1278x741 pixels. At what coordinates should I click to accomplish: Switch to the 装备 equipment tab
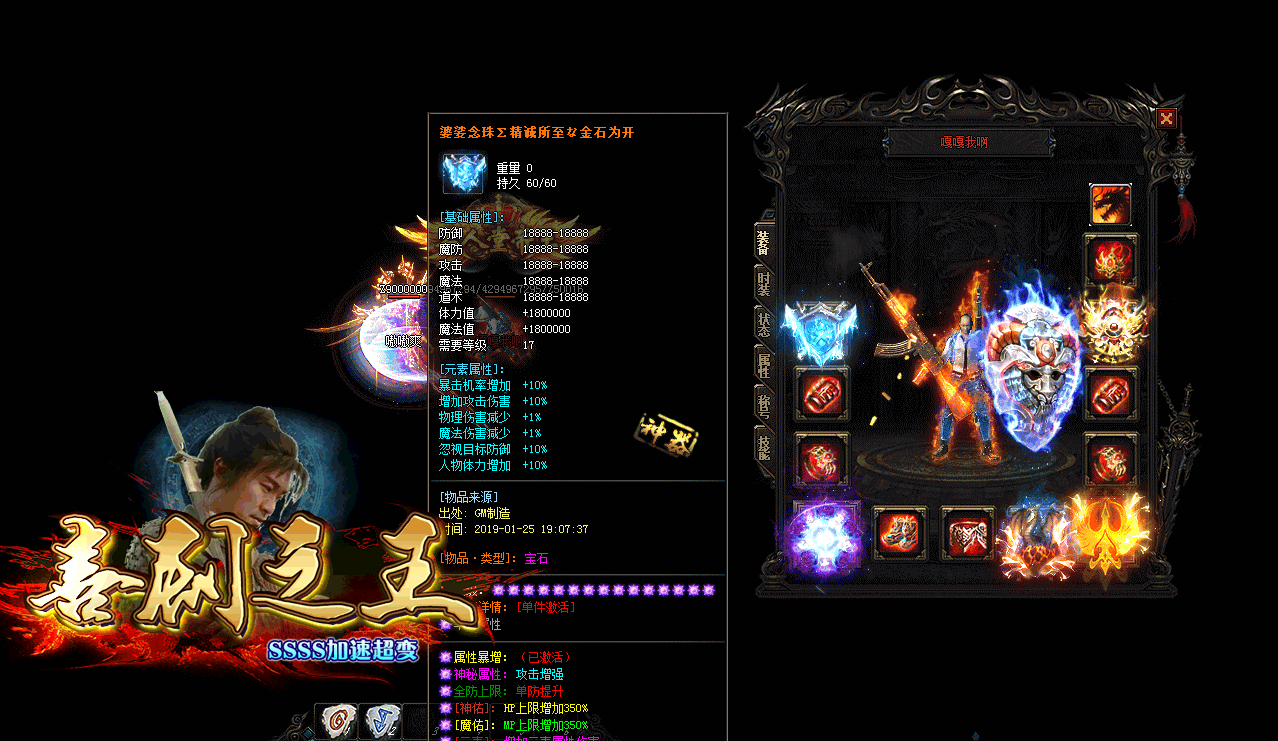[763, 243]
